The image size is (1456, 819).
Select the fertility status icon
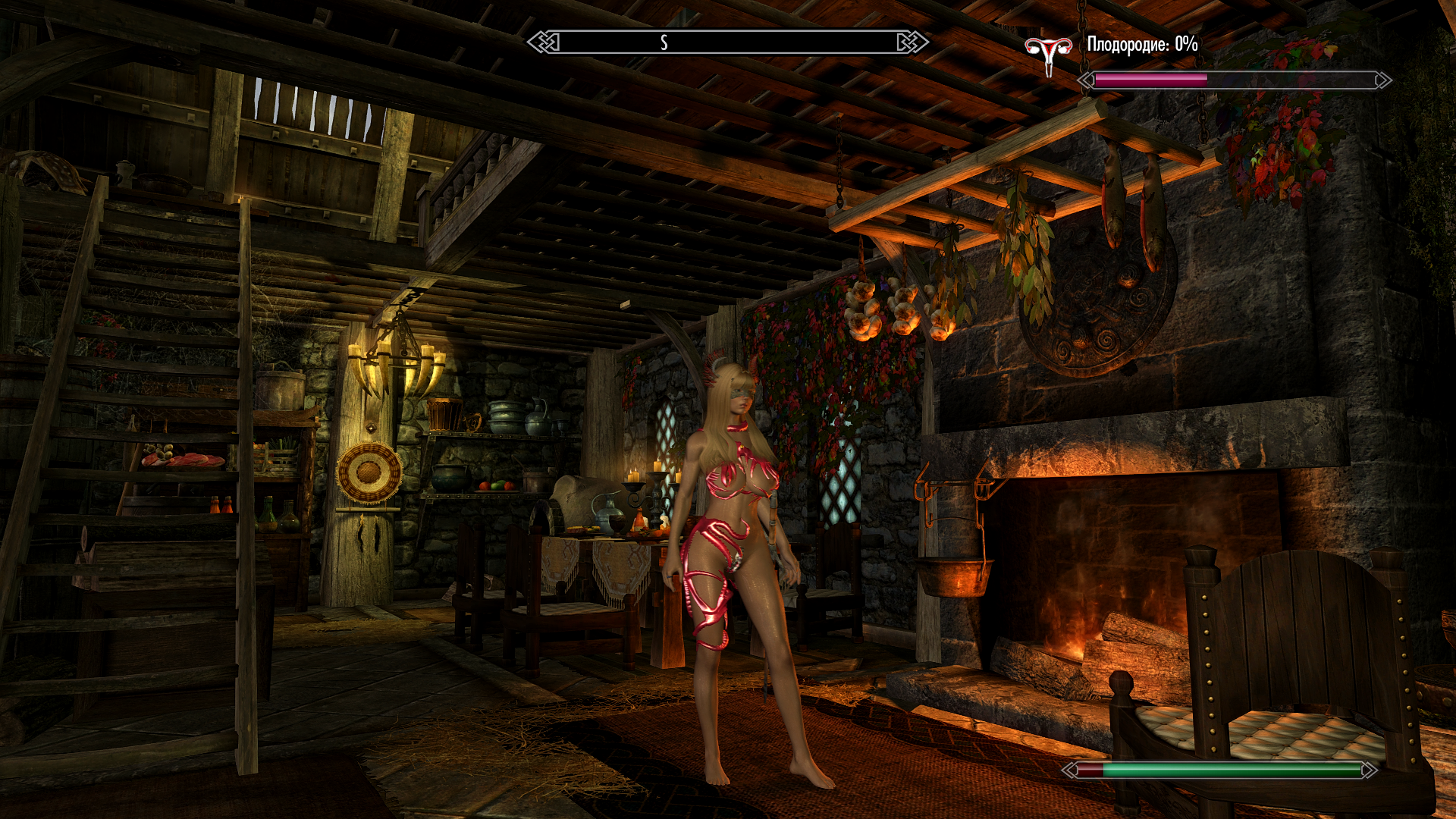[x=1048, y=55]
